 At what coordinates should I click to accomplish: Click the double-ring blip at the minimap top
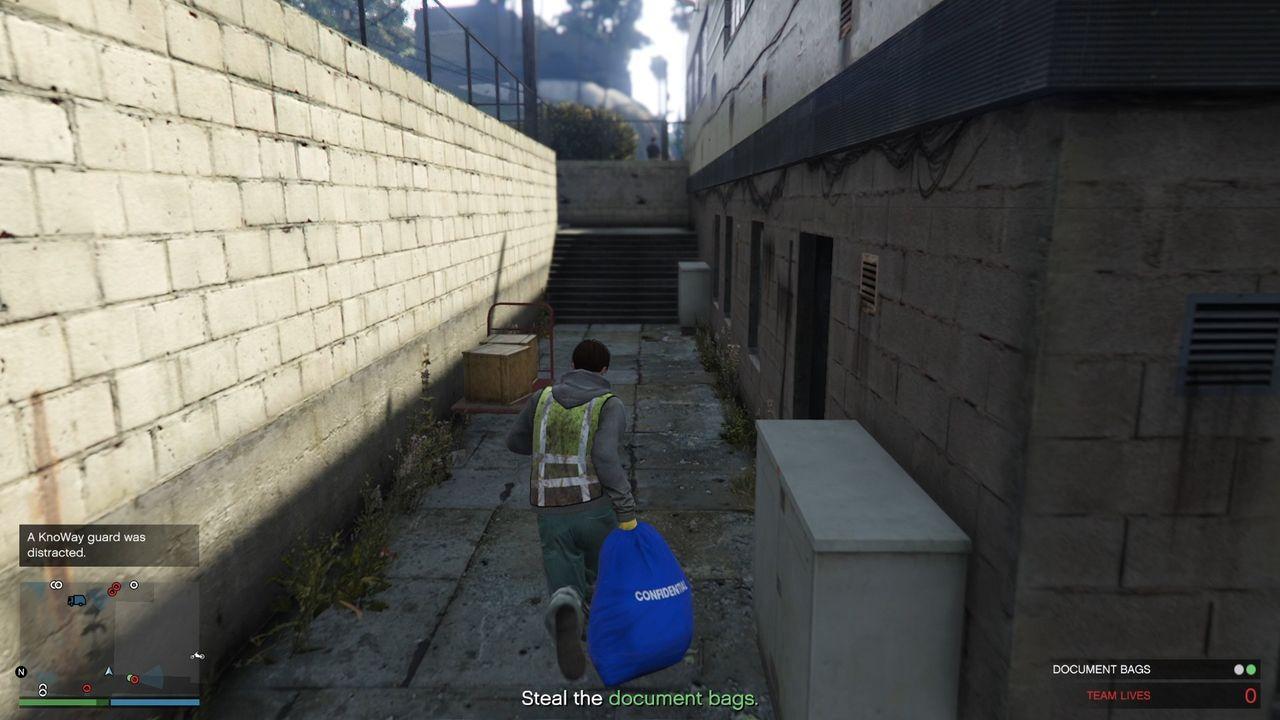55,584
